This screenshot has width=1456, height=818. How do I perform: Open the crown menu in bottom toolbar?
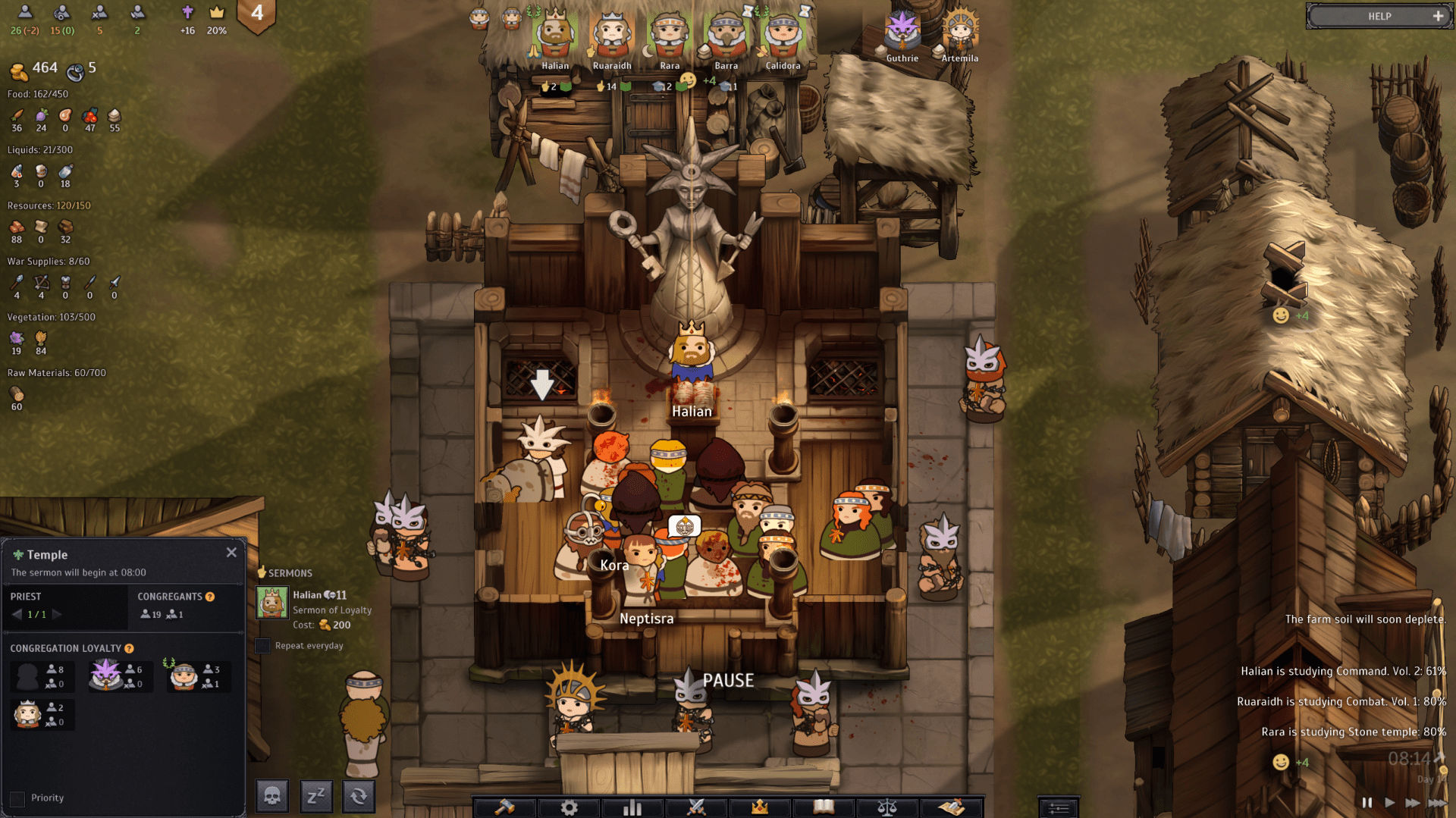(x=760, y=807)
